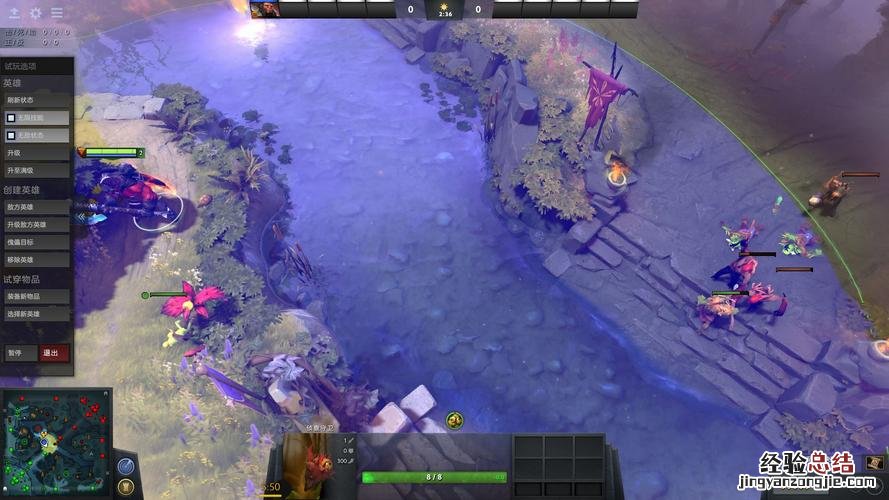889x500 pixels.
Task: Activate the glyph fortification icon
Action: tap(126, 487)
